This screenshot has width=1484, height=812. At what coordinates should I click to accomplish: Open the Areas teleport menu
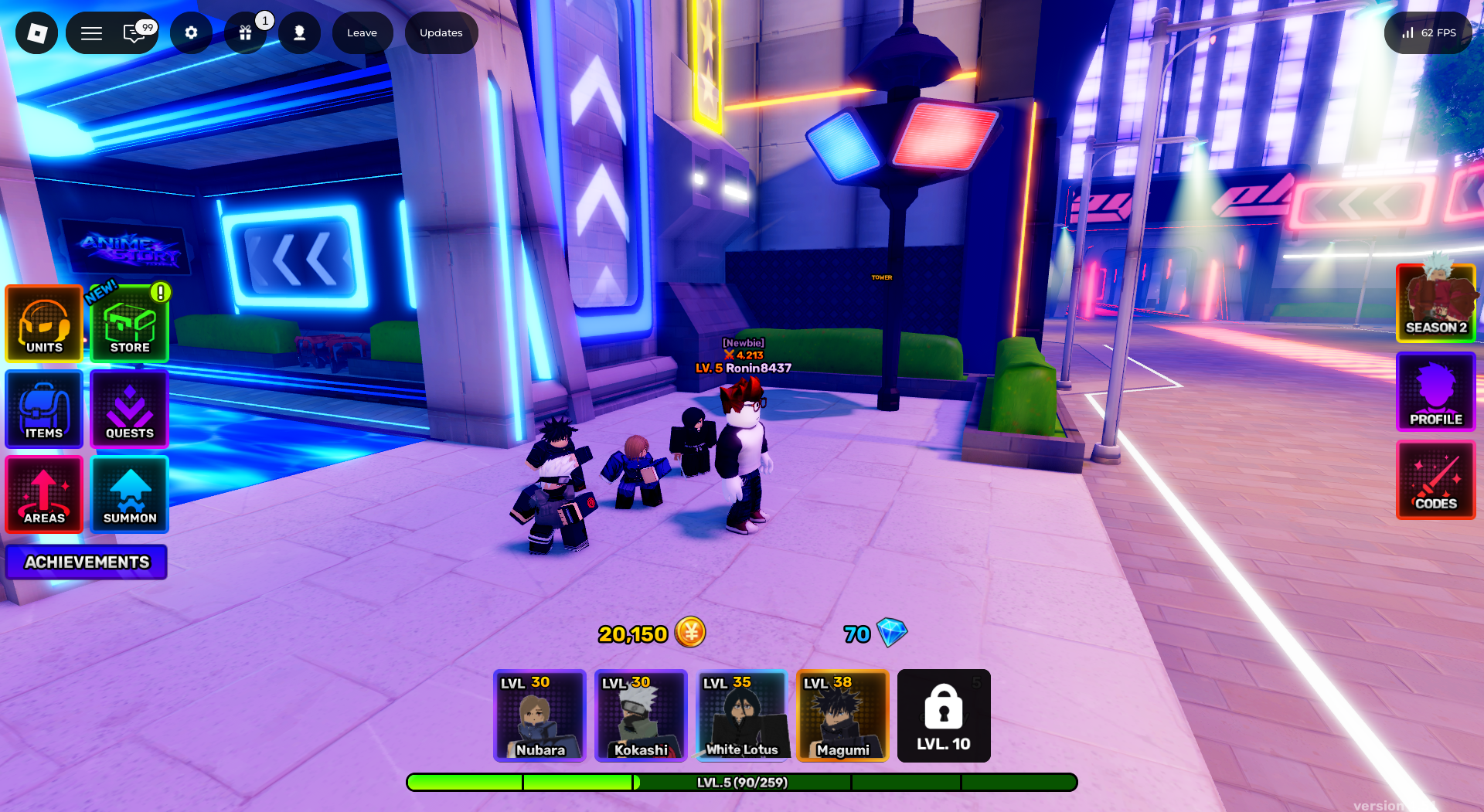44,494
